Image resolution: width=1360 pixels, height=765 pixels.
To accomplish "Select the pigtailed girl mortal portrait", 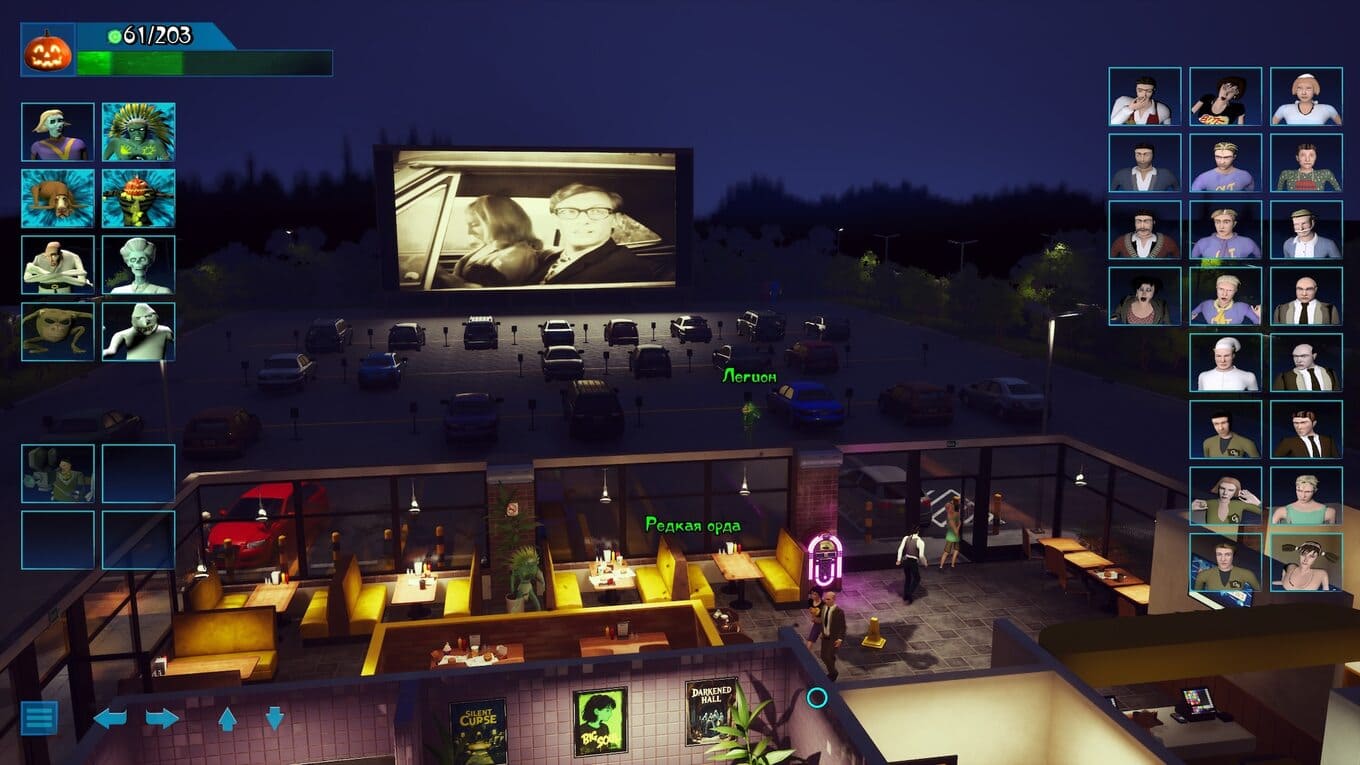I will (x=1306, y=562).
